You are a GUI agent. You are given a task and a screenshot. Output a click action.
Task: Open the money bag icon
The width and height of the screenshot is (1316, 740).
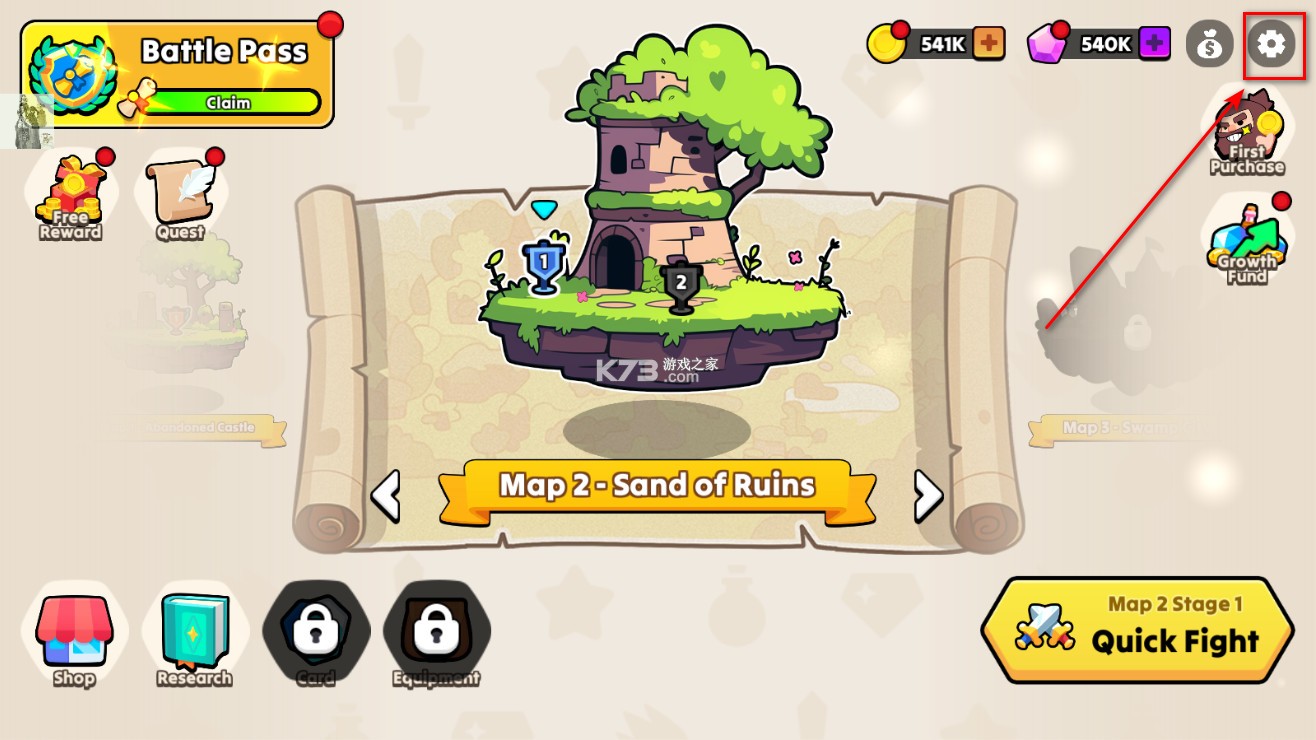tap(1209, 45)
